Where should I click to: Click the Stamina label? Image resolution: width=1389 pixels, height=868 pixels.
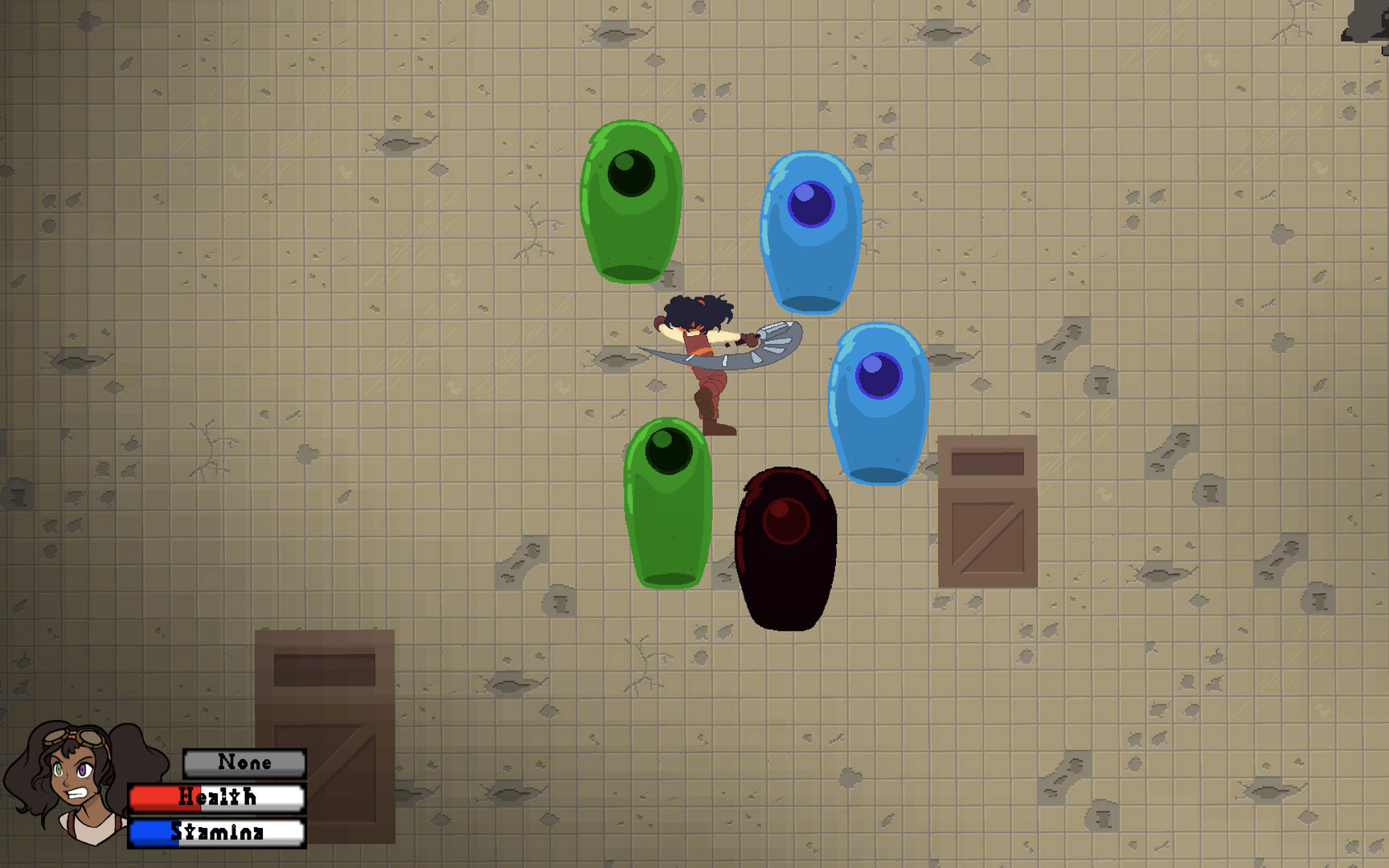(217, 833)
